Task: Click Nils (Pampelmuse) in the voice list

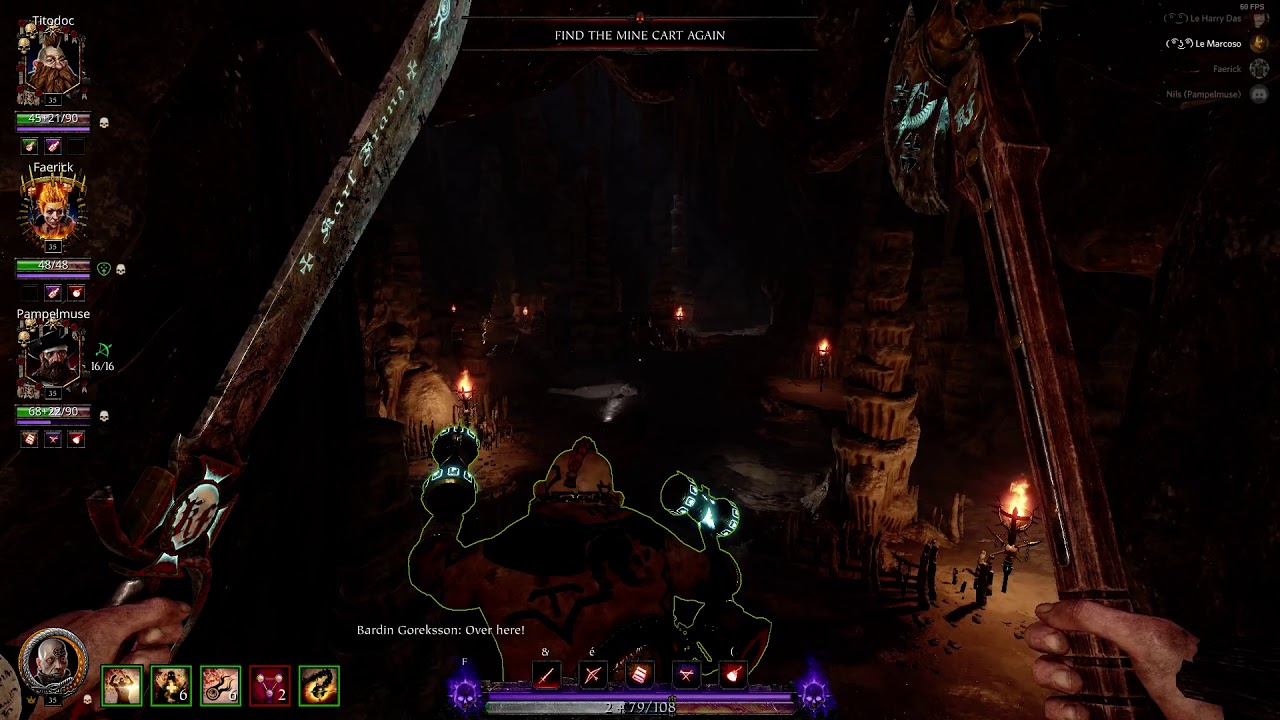Action: pos(1203,94)
